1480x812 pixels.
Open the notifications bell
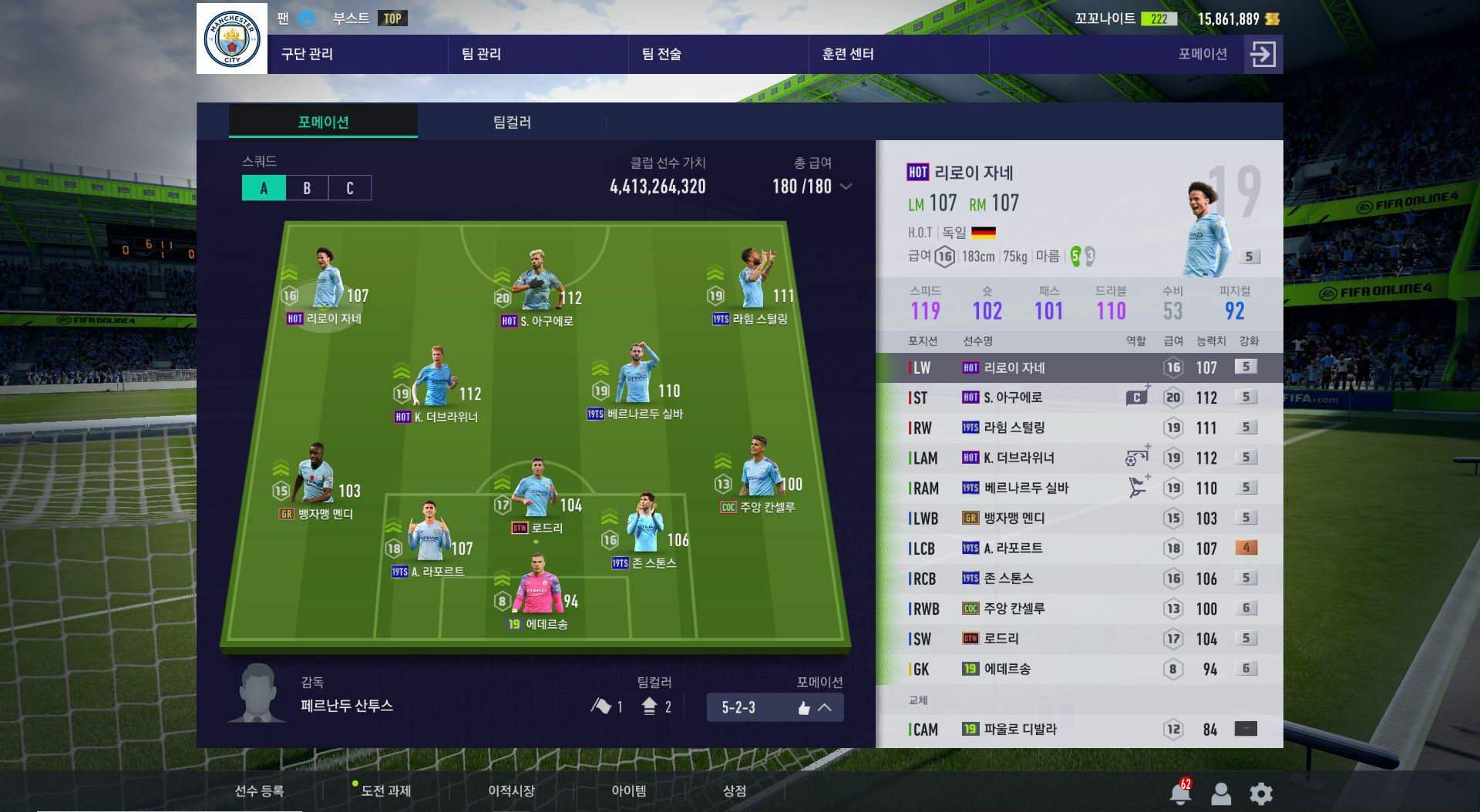pos(1179,793)
